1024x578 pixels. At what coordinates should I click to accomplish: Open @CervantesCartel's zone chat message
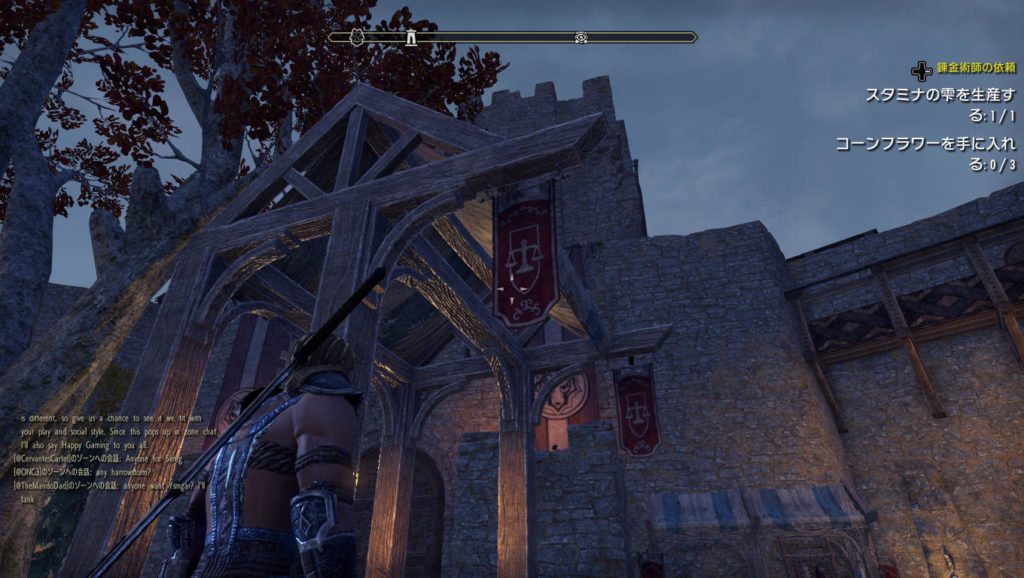98,457
